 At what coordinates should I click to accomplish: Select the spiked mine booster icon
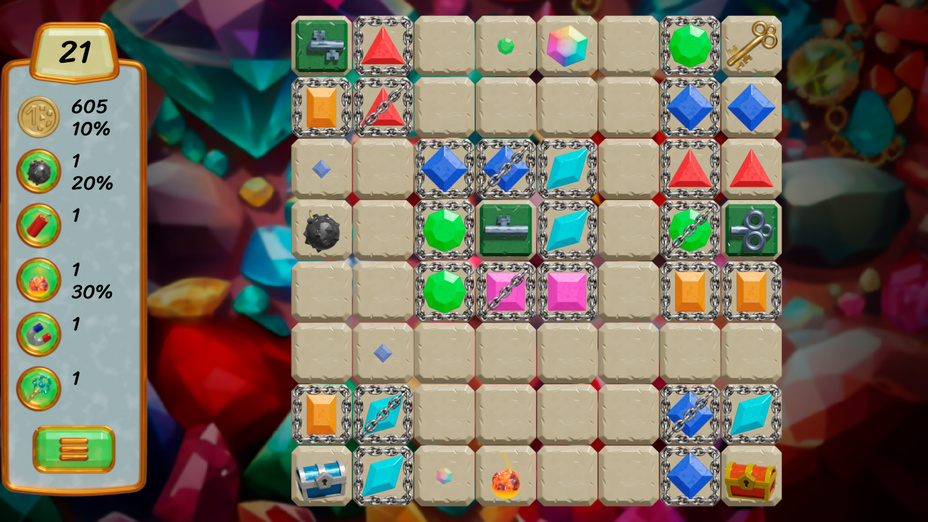(x=39, y=171)
